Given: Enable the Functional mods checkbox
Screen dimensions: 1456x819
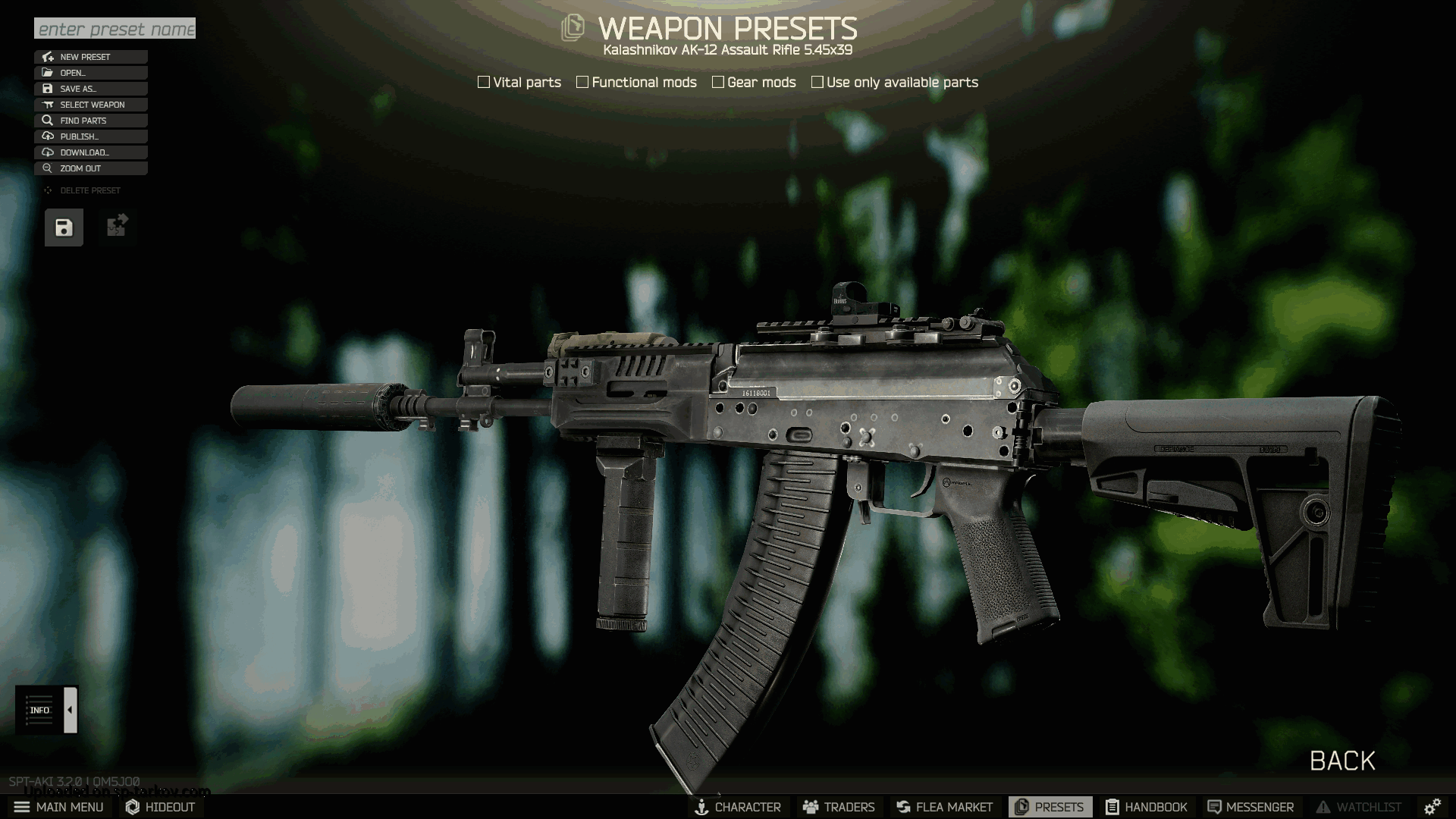Looking at the screenshot, I should coord(582,82).
